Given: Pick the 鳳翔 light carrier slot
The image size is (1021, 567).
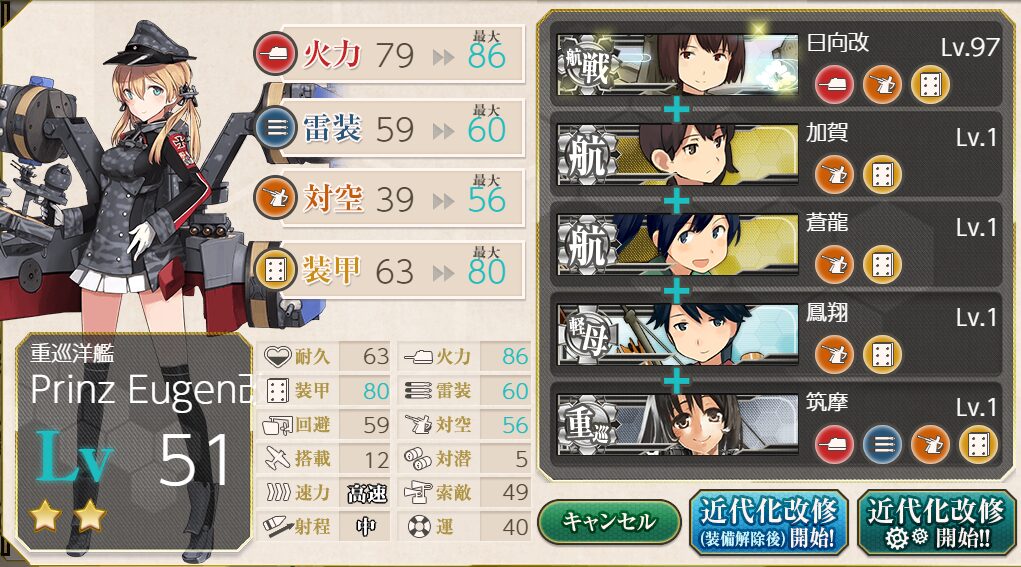Looking at the screenshot, I should [x=777, y=334].
